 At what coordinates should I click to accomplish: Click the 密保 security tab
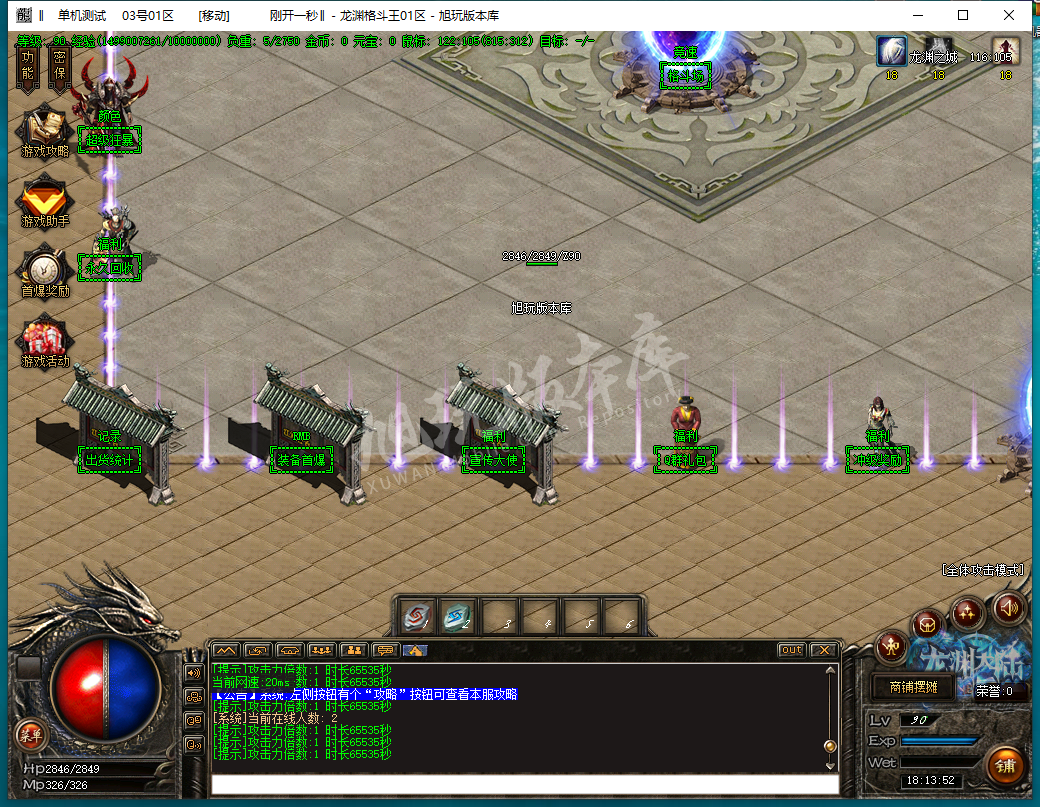point(59,65)
